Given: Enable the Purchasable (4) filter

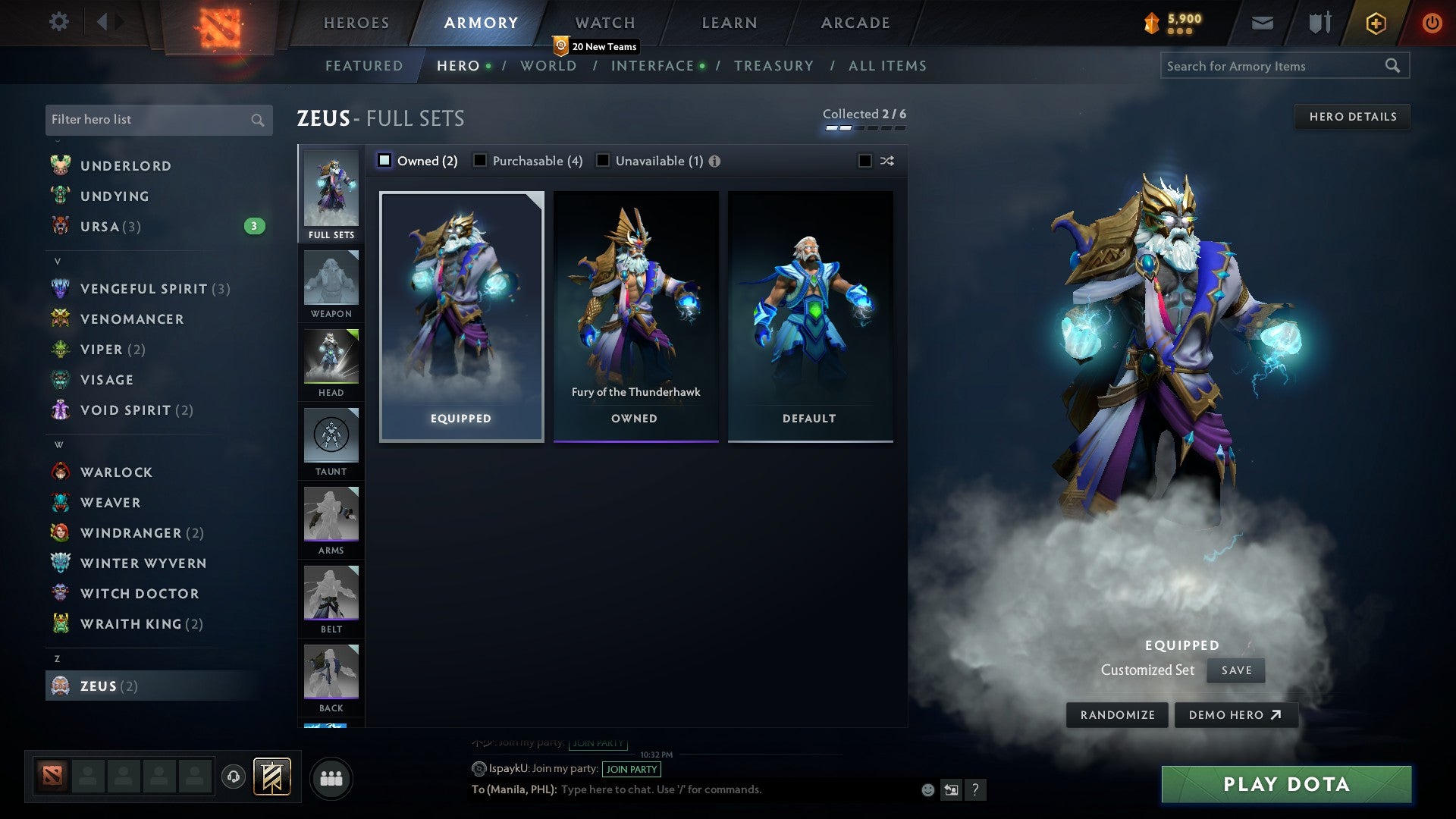Looking at the screenshot, I should (x=480, y=160).
